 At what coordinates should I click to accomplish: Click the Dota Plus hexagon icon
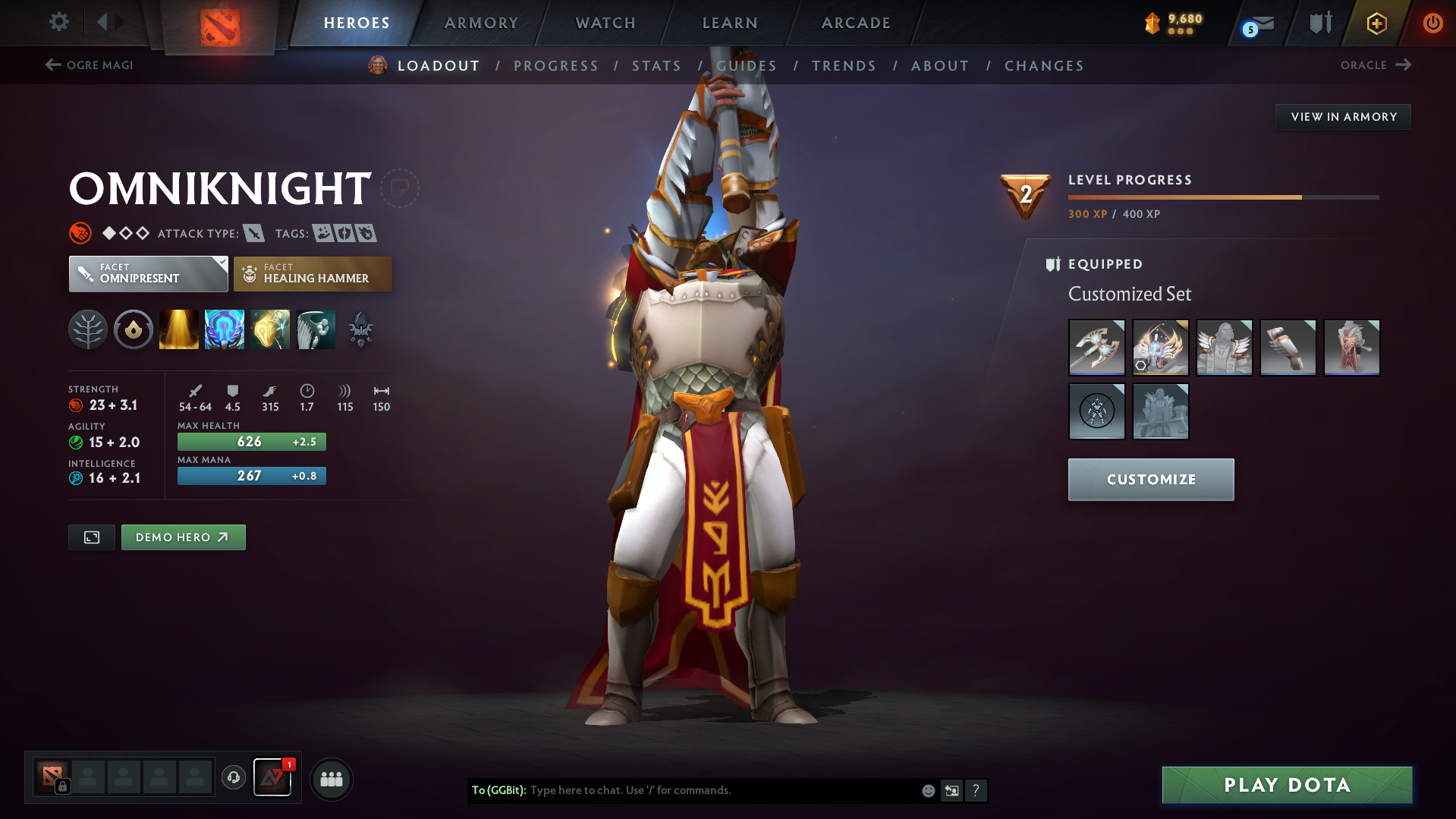click(x=1376, y=23)
